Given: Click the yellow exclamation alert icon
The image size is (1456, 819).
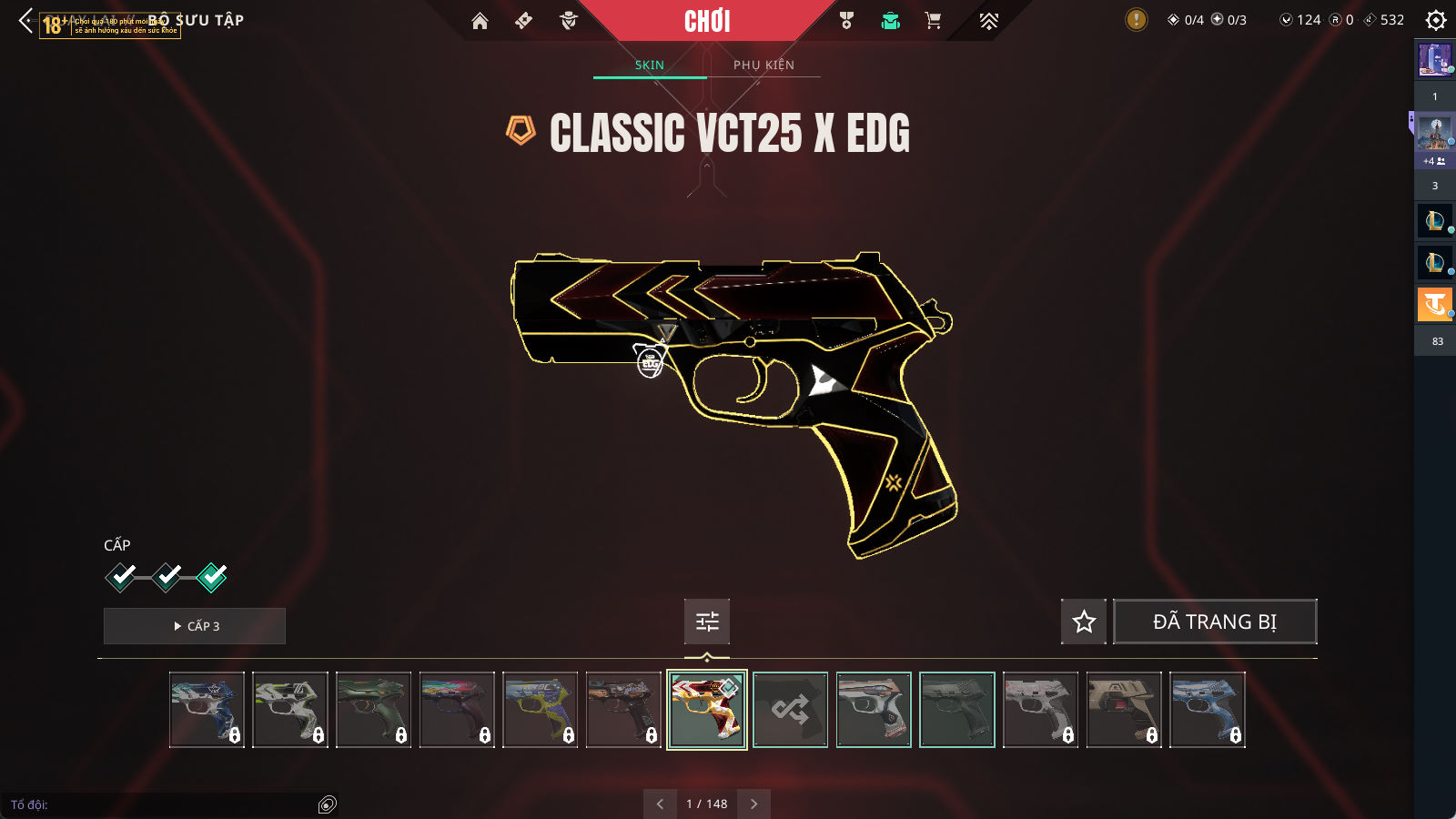Looking at the screenshot, I should coord(1136,19).
